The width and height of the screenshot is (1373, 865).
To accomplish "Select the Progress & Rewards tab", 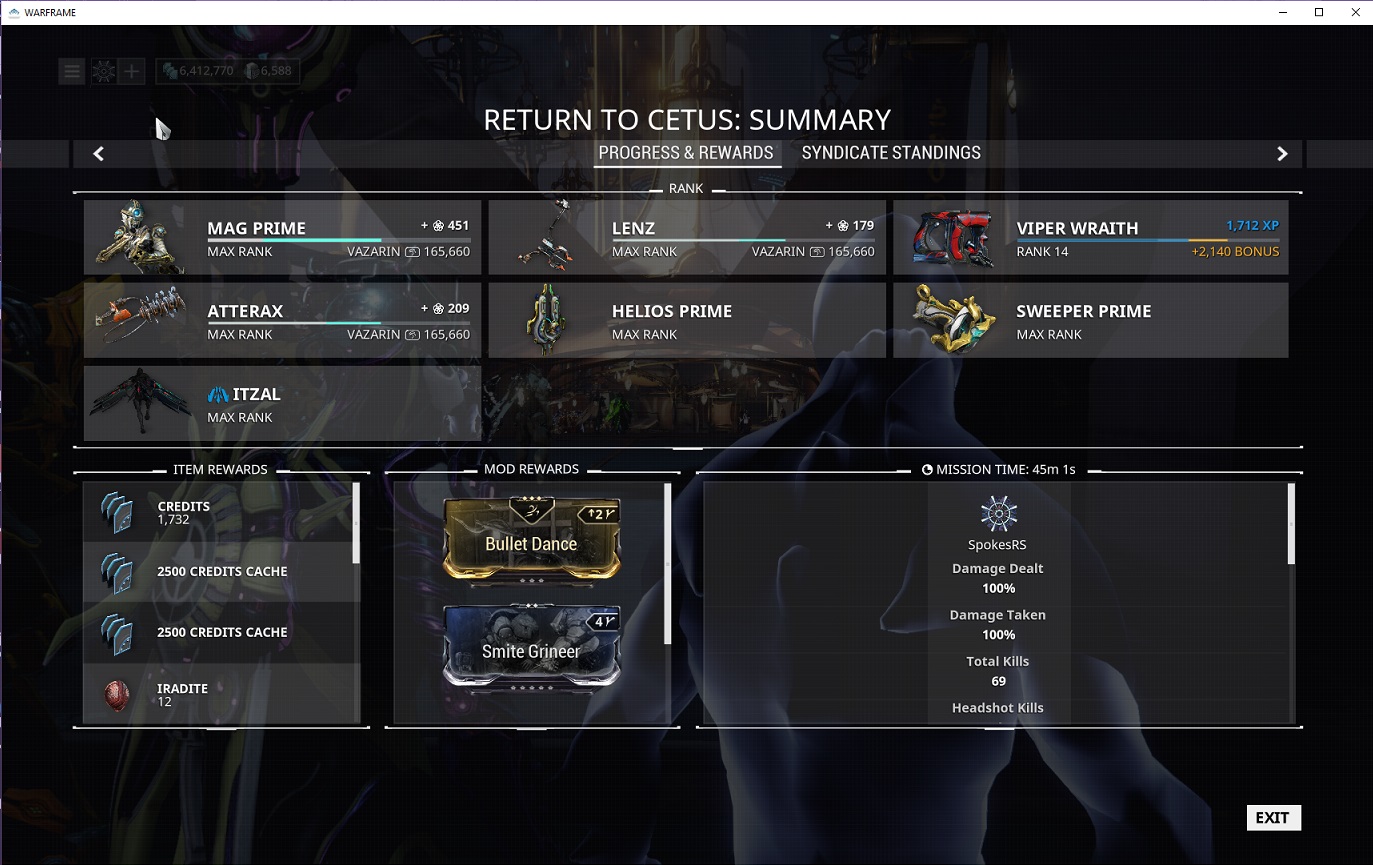I will pyautogui.click(x=686, y=153).
